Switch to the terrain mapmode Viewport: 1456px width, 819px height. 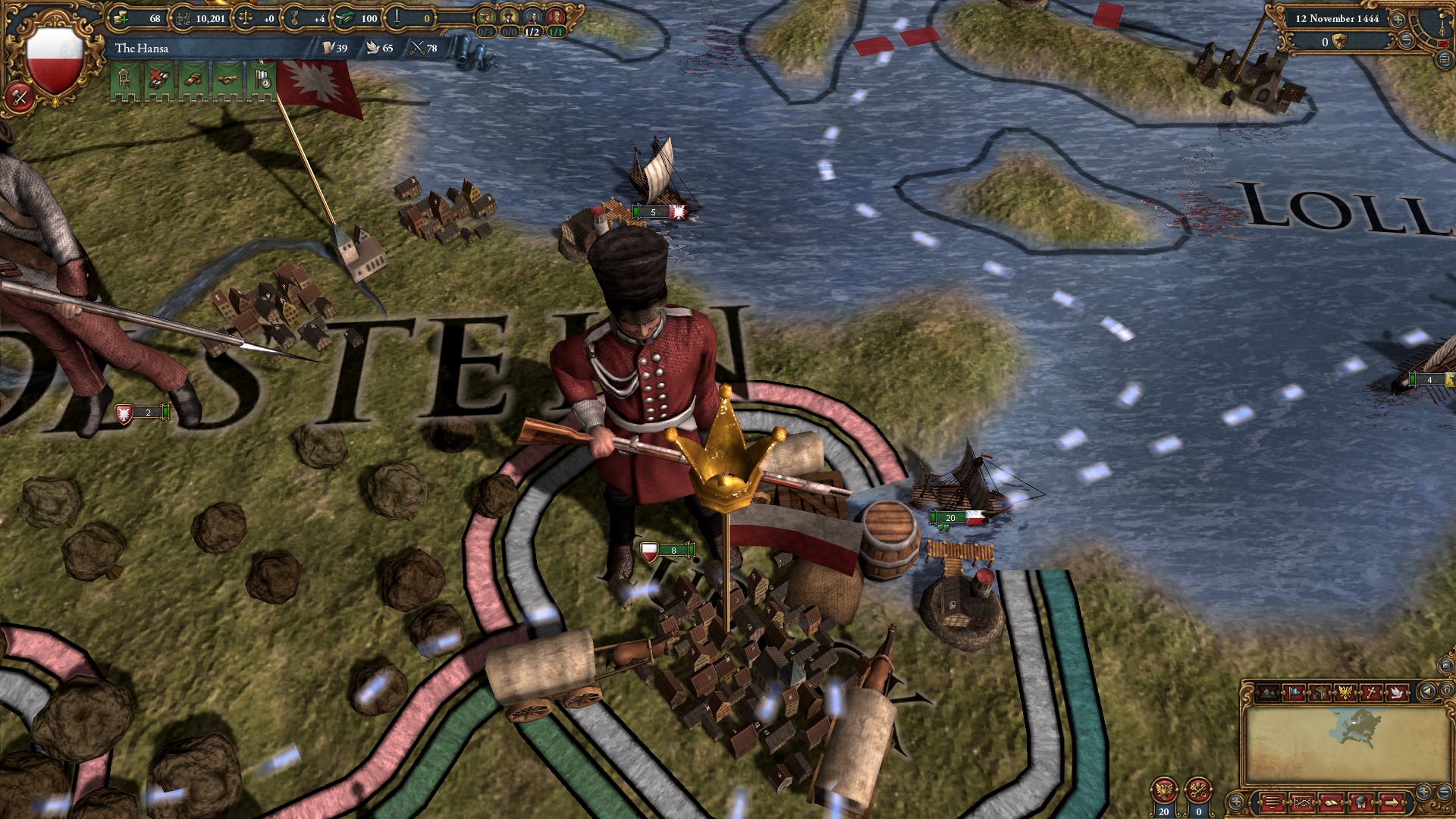(1269, 692)
